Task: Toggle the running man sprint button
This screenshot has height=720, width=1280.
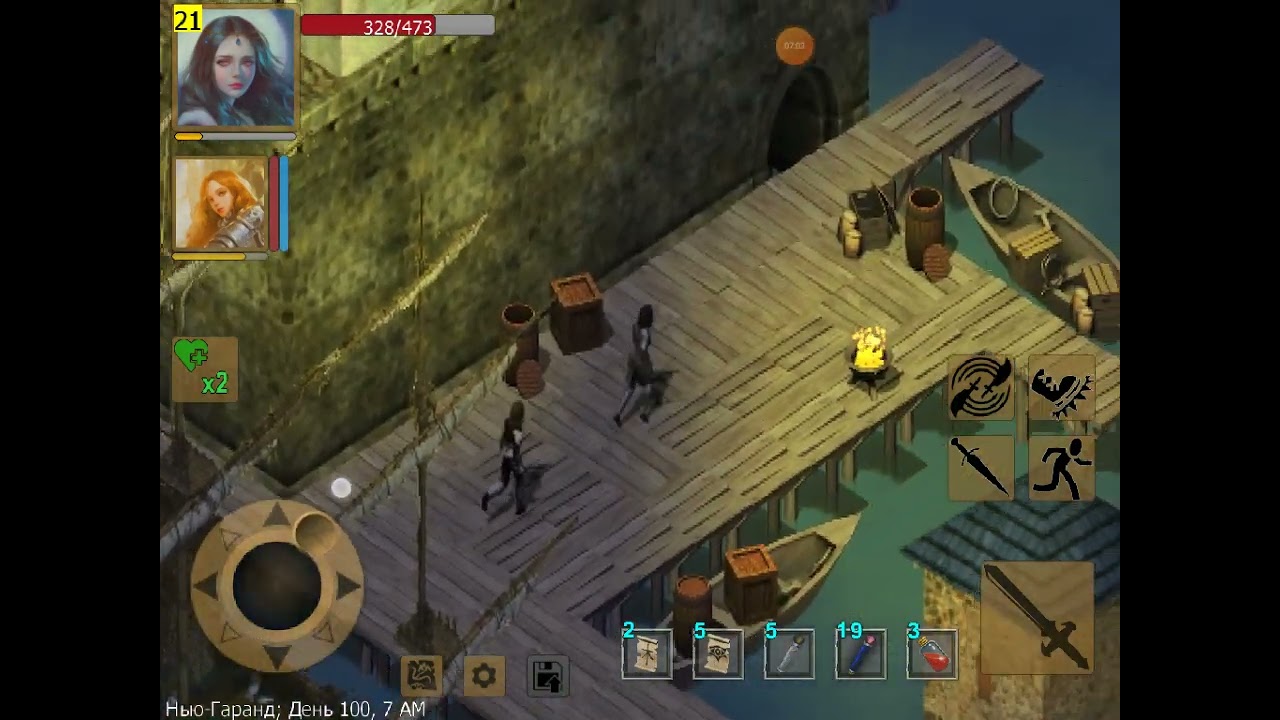Action: [1061, 467]
